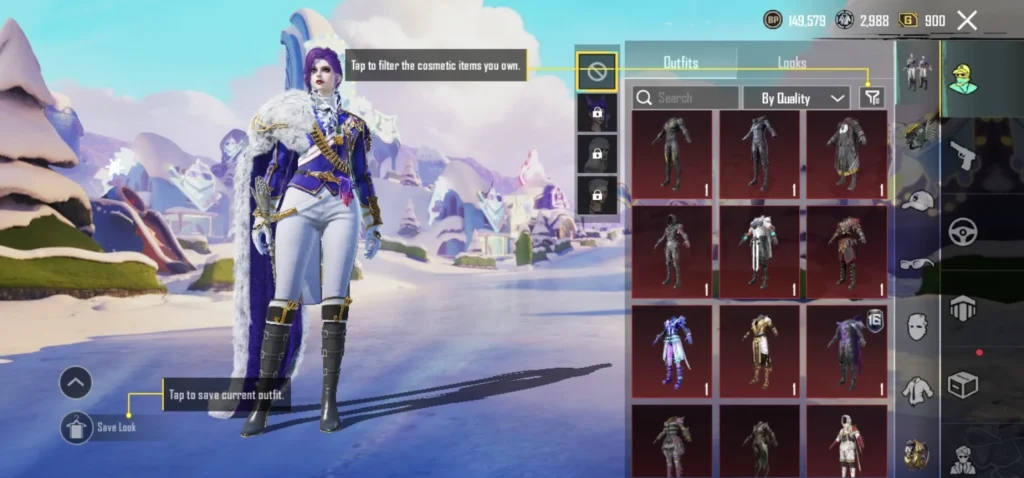
Task: Toggle the owned items filter icon
Action: pos(872,97)
